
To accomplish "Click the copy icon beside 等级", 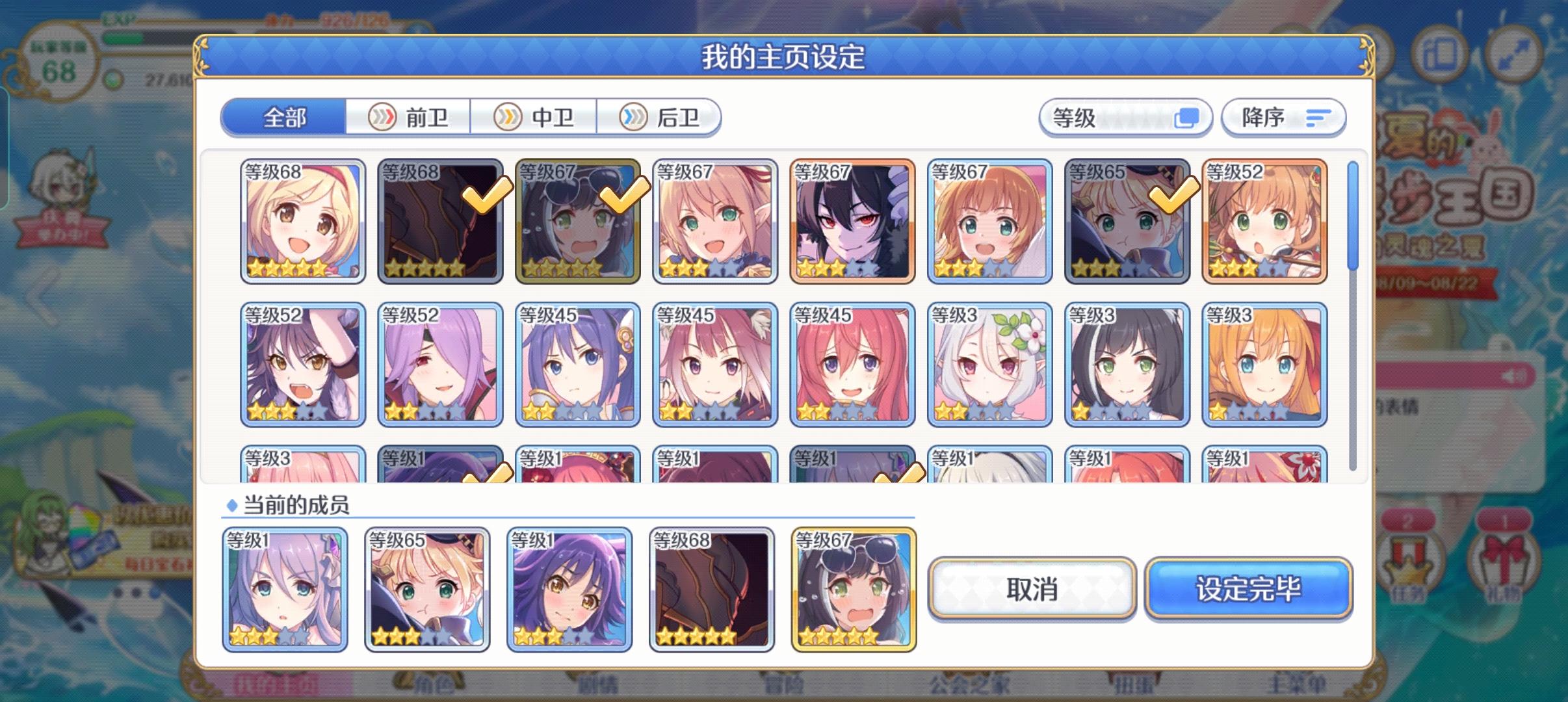I will [1188, 118].
